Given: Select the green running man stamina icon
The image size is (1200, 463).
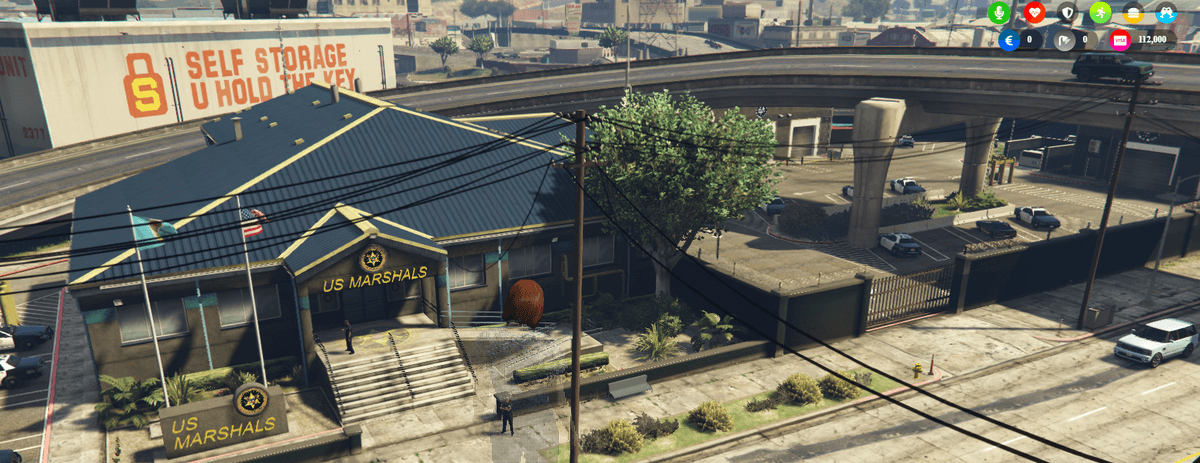Looking at the screenshot, I should tap(1100, 13).
